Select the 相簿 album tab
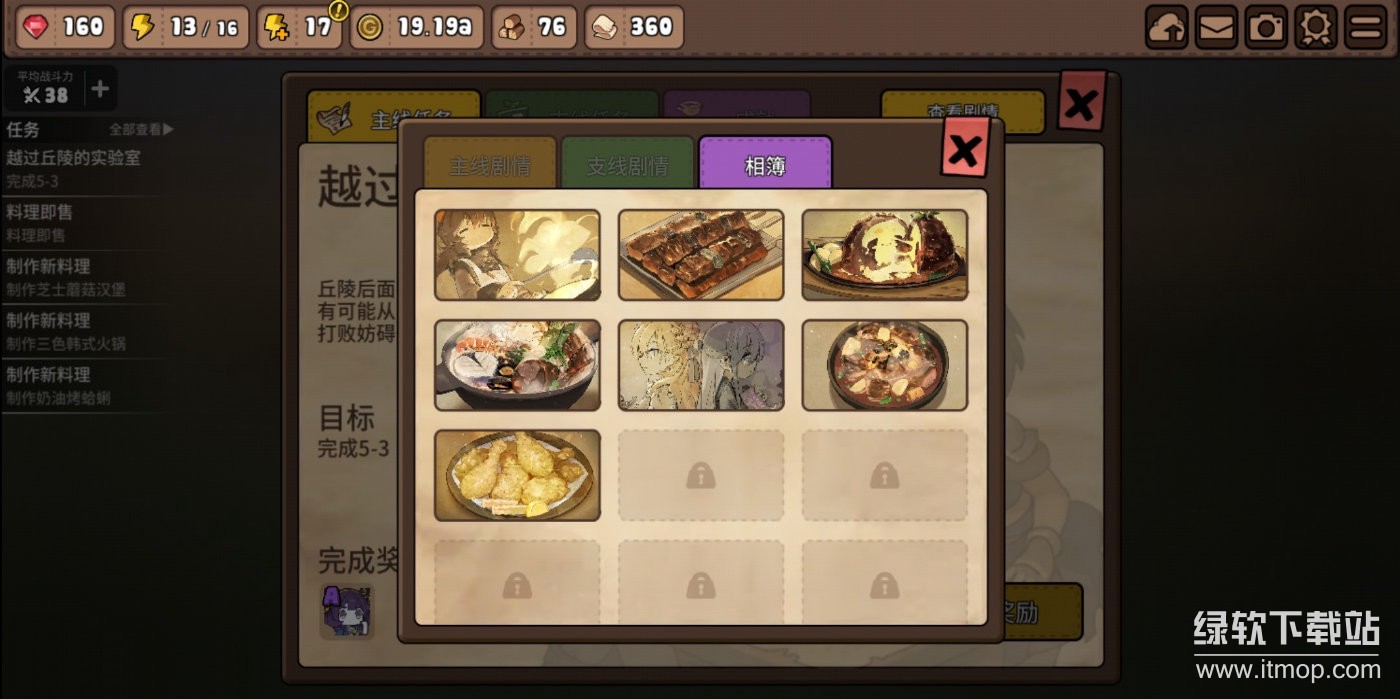 pos(765,164)
